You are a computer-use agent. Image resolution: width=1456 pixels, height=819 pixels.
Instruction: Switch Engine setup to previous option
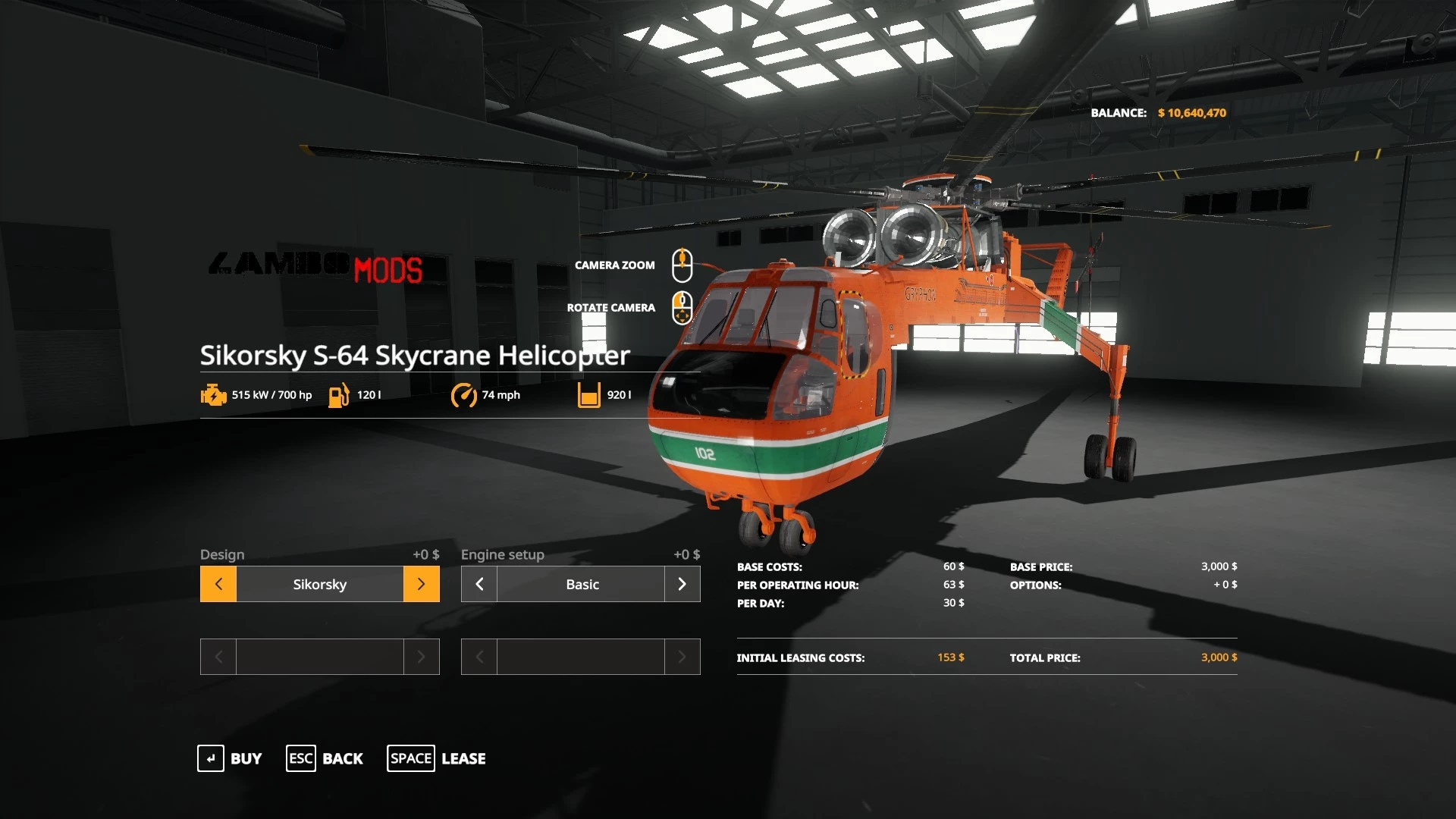tap(479, 584)
